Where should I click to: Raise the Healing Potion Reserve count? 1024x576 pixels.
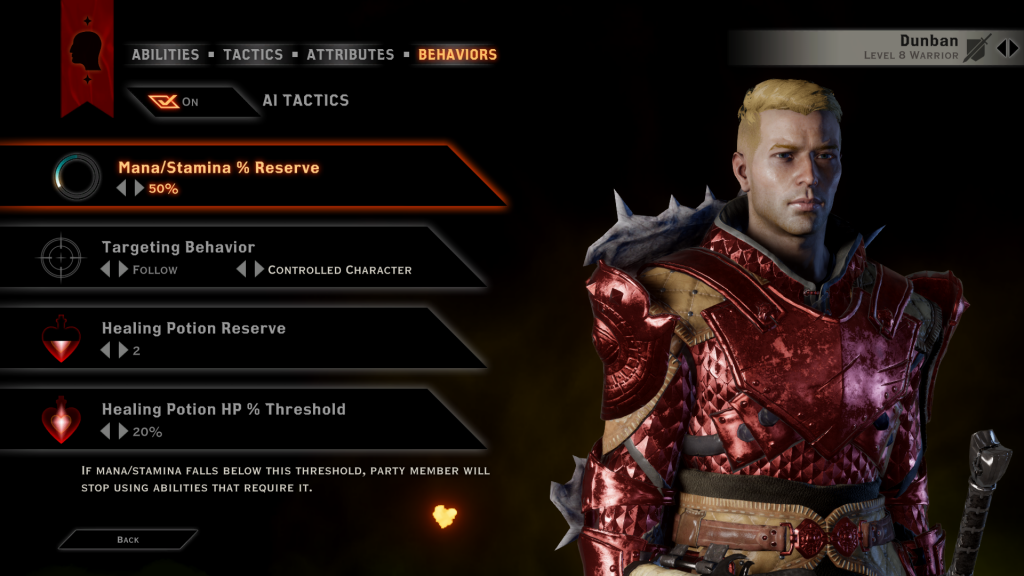coord(123,350)
